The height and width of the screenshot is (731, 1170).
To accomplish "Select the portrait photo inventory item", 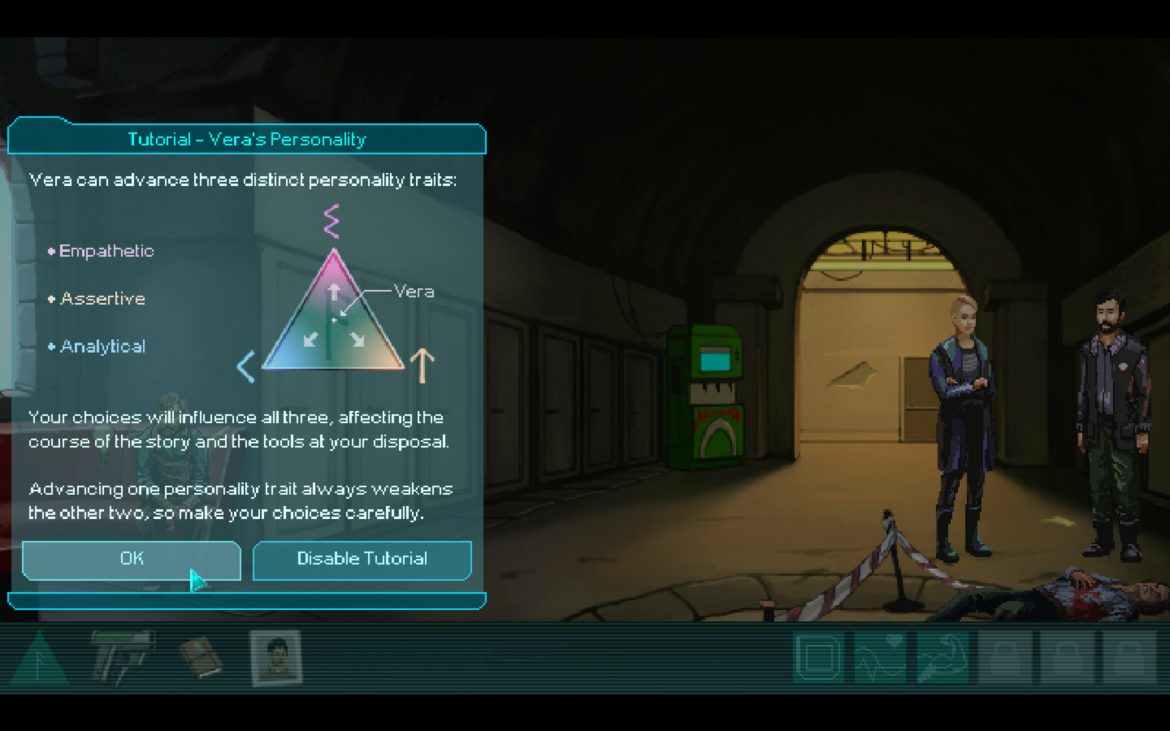I will click(275, 658).
